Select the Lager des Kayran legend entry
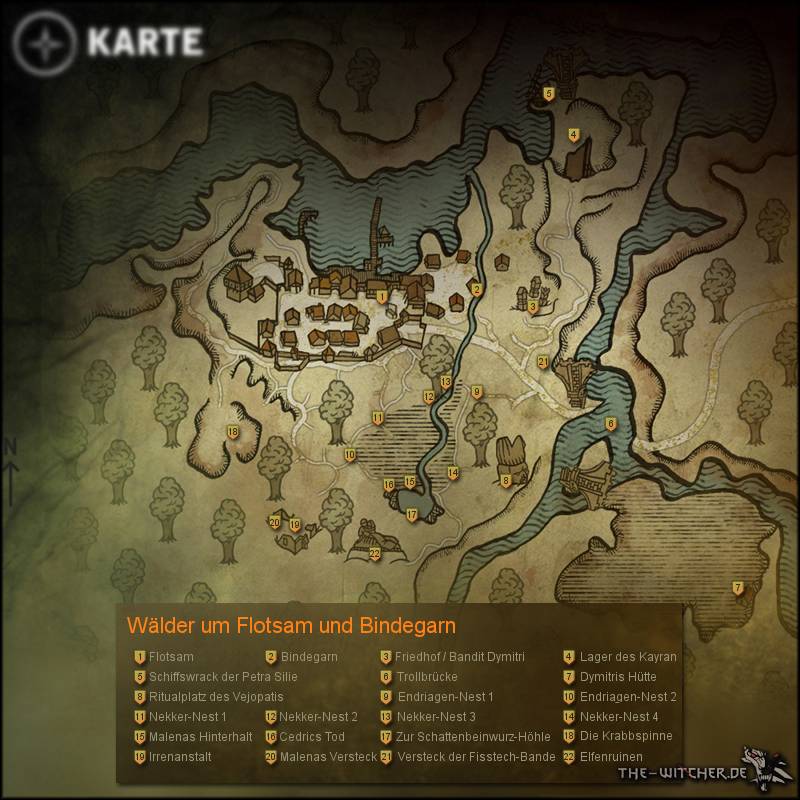This screenshot has width=800, height=800. point(627,657)
